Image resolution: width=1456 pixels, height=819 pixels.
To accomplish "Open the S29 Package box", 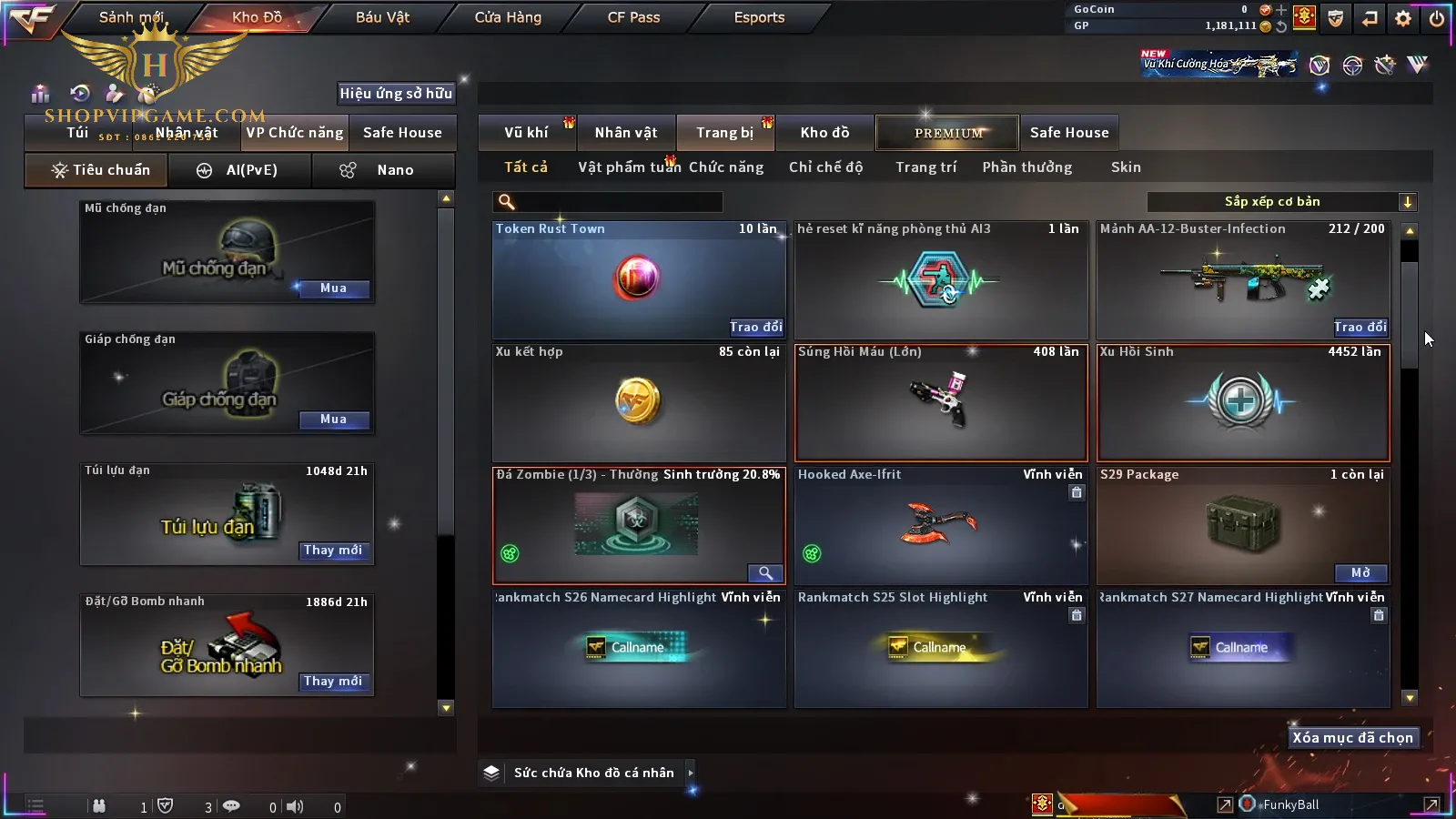I will coord(1360,572).
